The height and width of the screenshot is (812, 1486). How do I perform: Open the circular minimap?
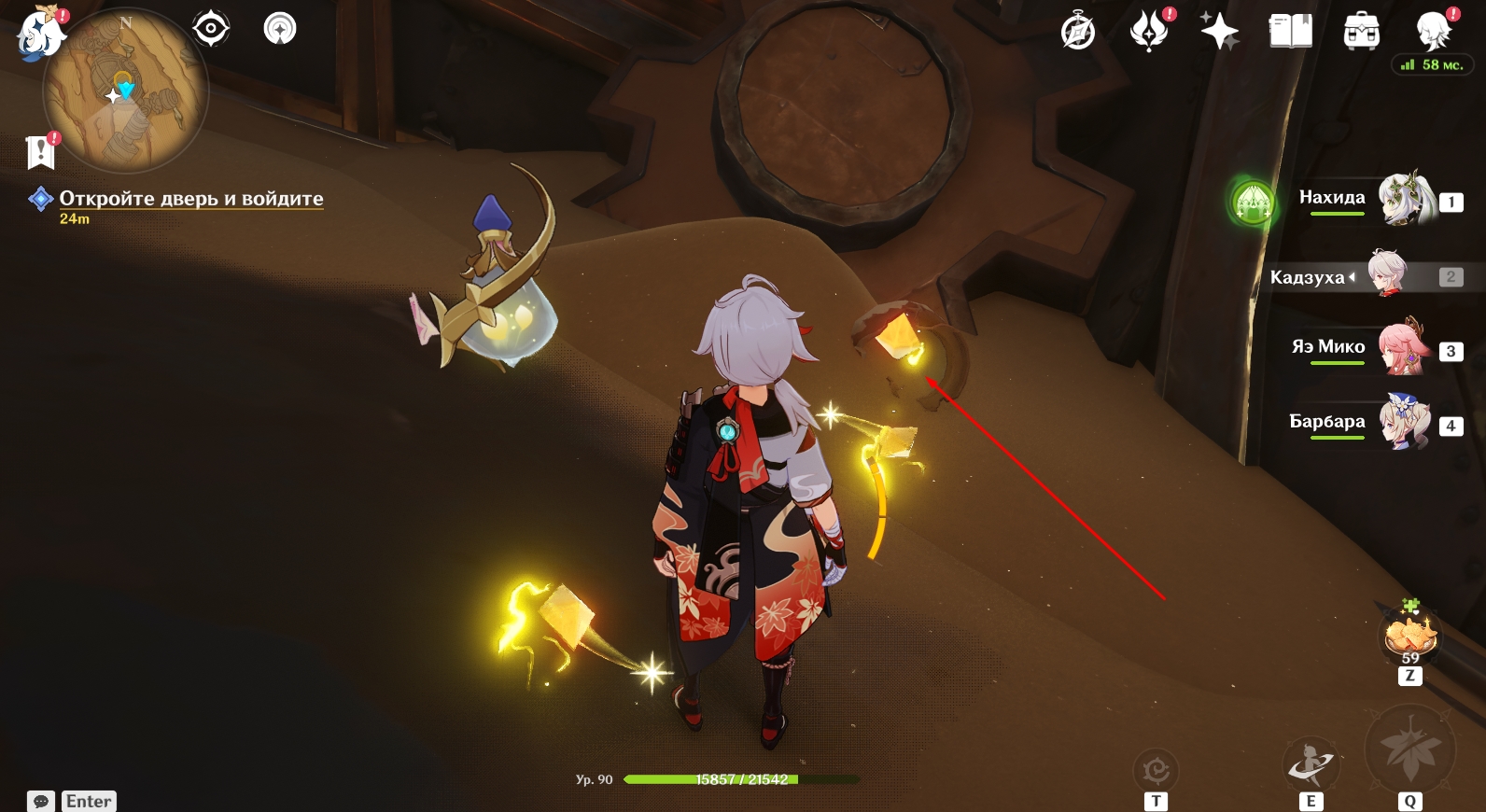pos(125,91)
